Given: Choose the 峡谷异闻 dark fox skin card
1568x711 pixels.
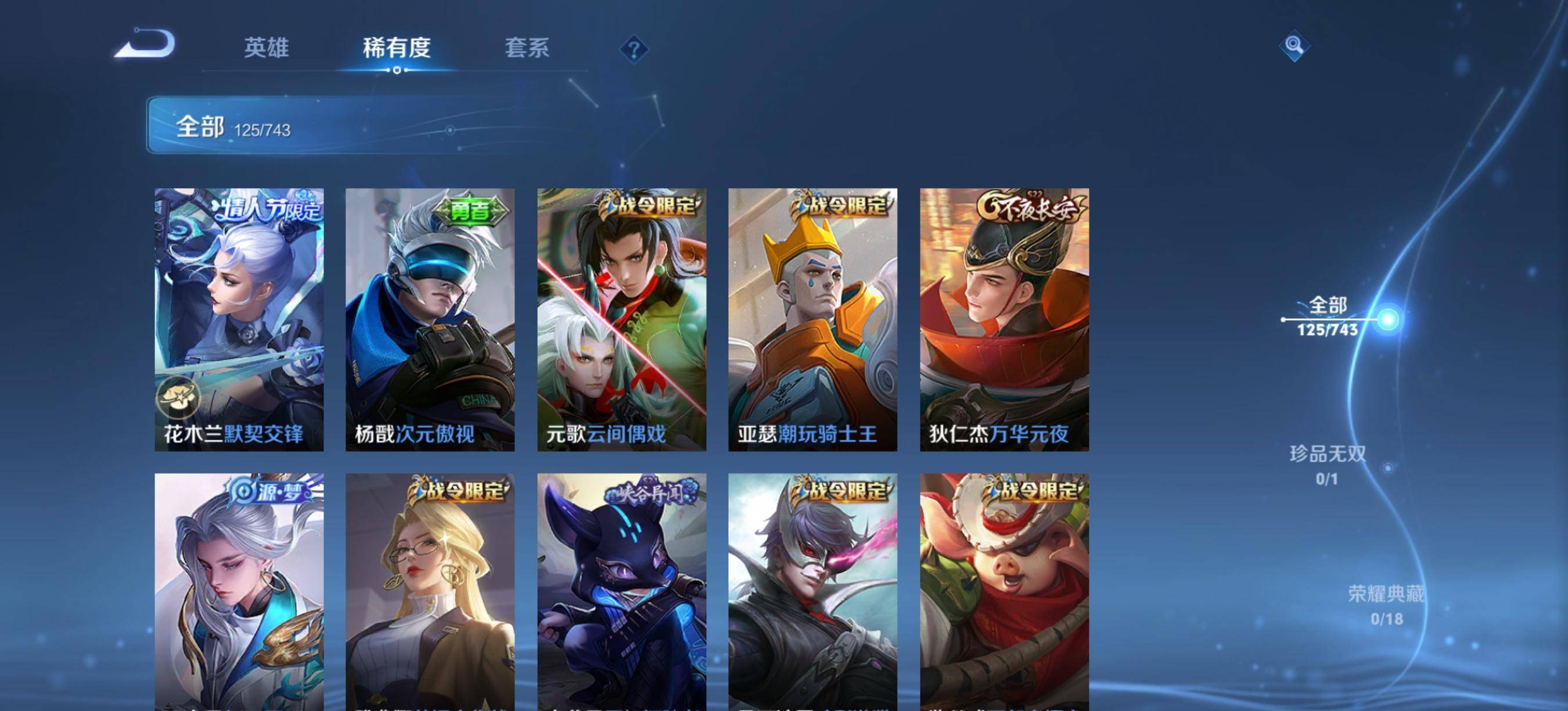Looking at the screenshot, I should 621,591.
